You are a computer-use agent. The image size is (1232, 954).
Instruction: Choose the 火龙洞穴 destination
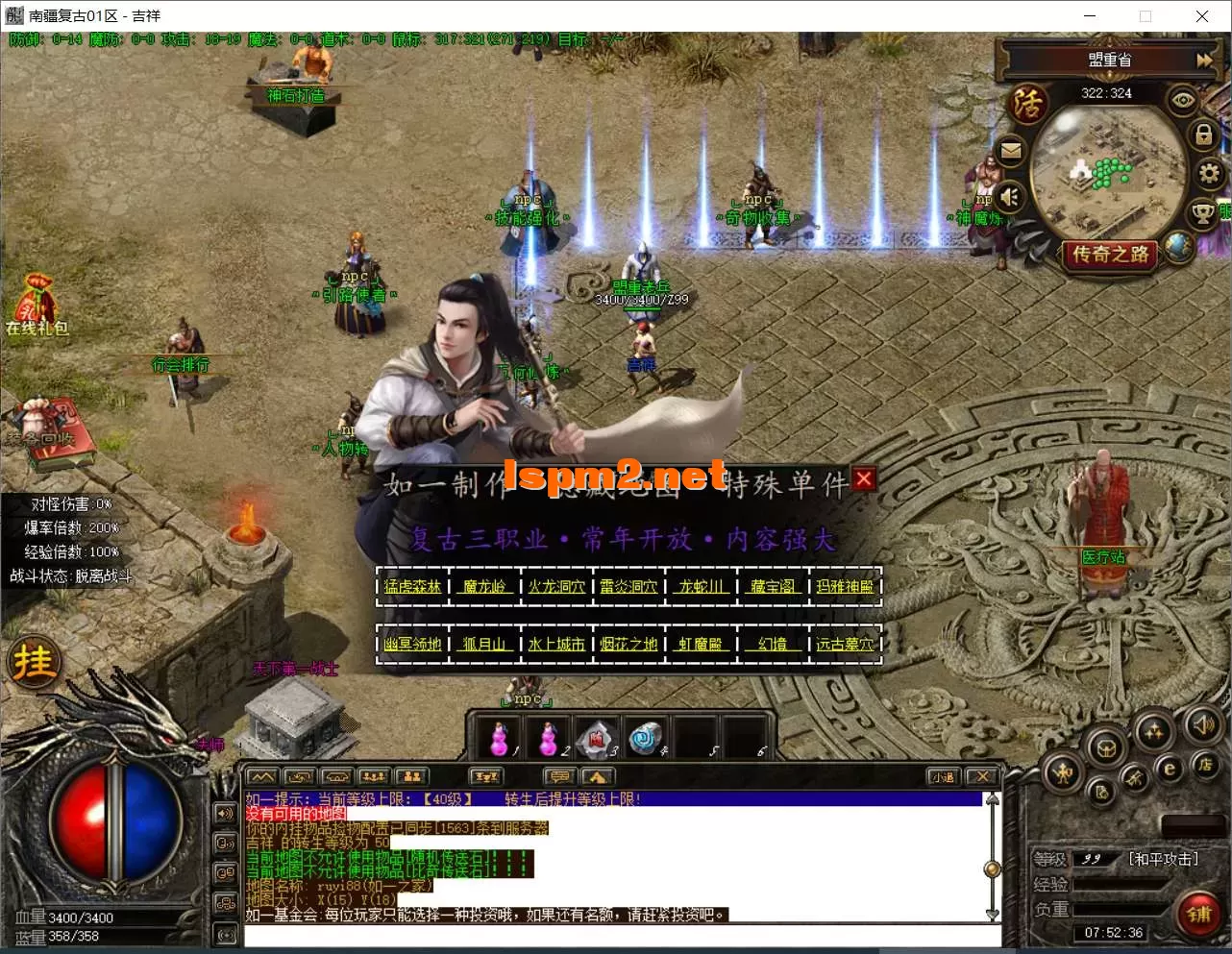tap(556, 586)
